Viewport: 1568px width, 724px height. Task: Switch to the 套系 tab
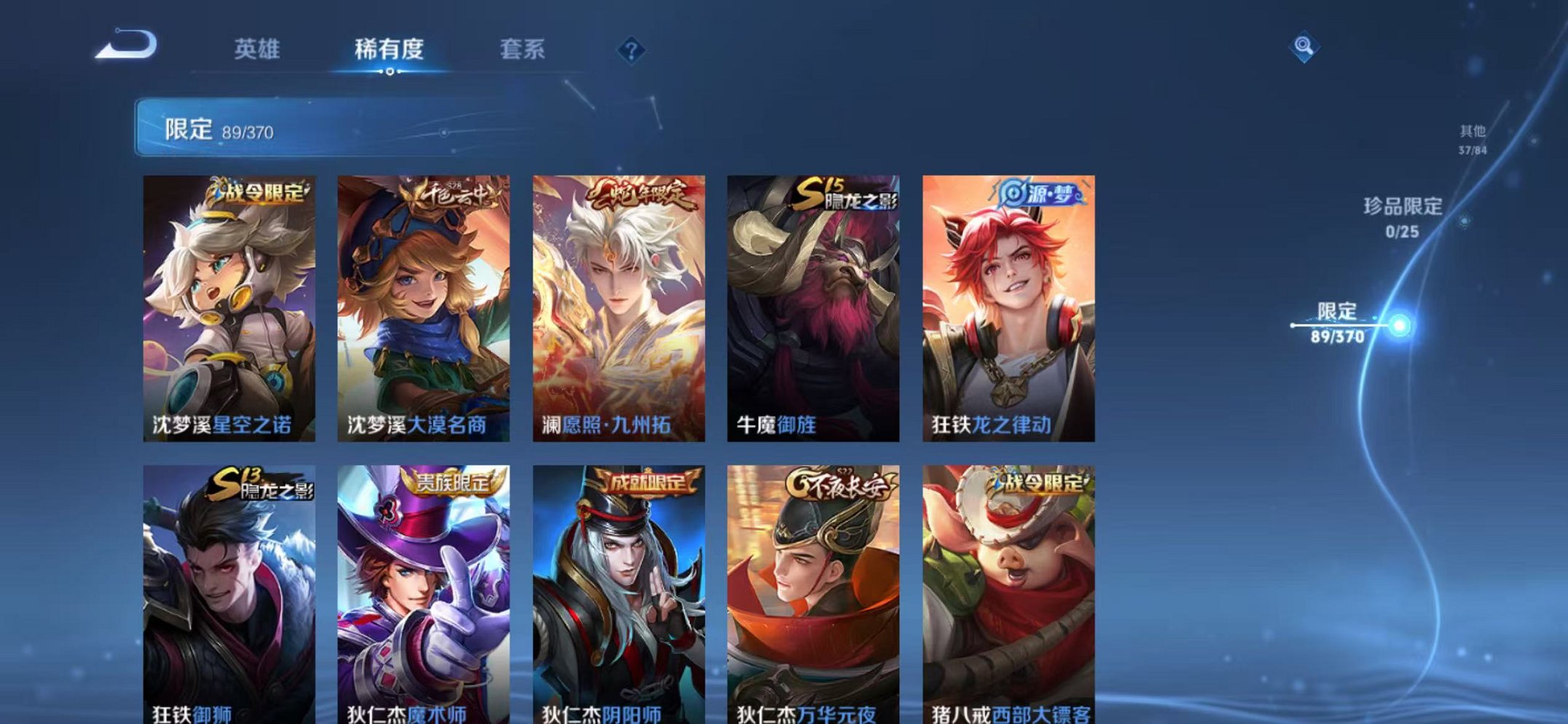[x=522, y=50]
